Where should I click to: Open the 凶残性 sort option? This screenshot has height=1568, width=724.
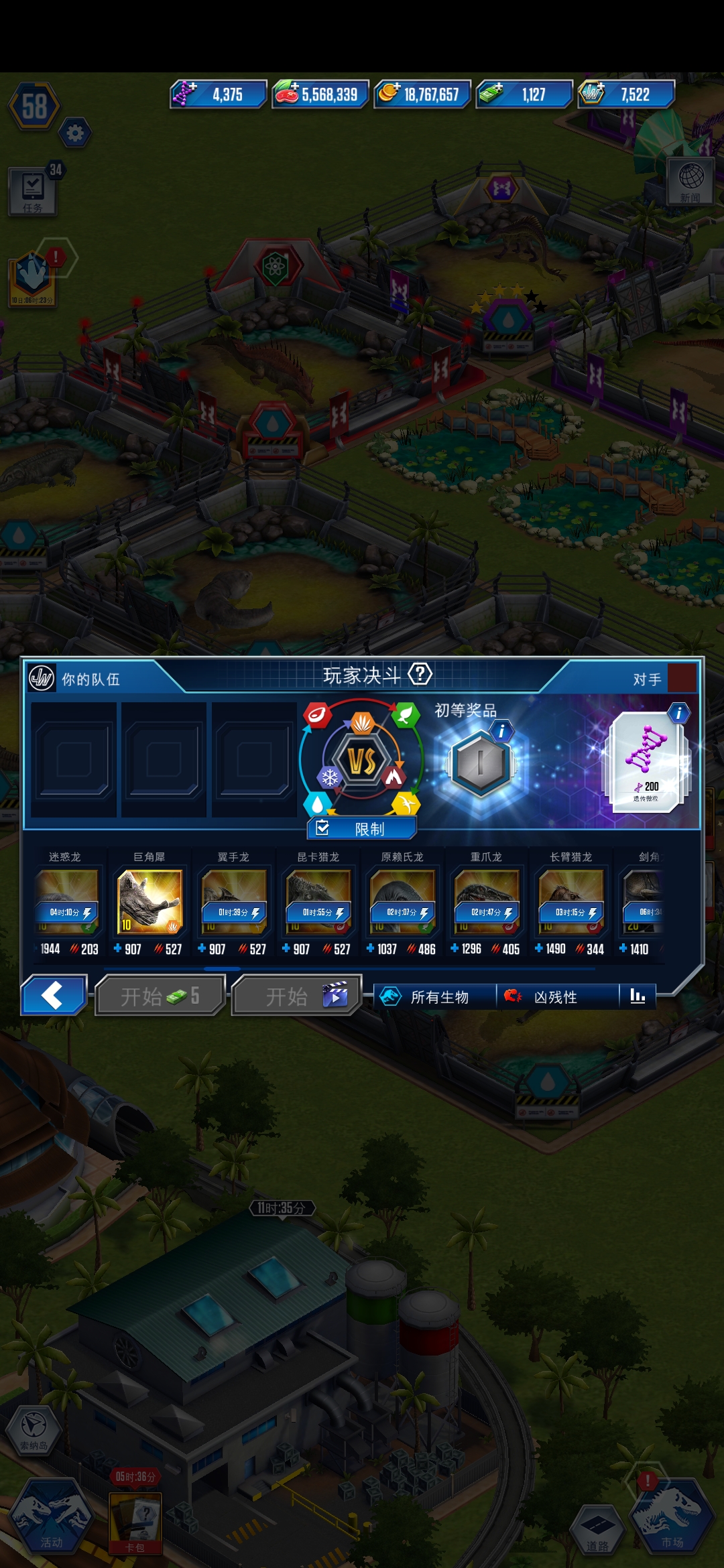(x=556, y=997)
